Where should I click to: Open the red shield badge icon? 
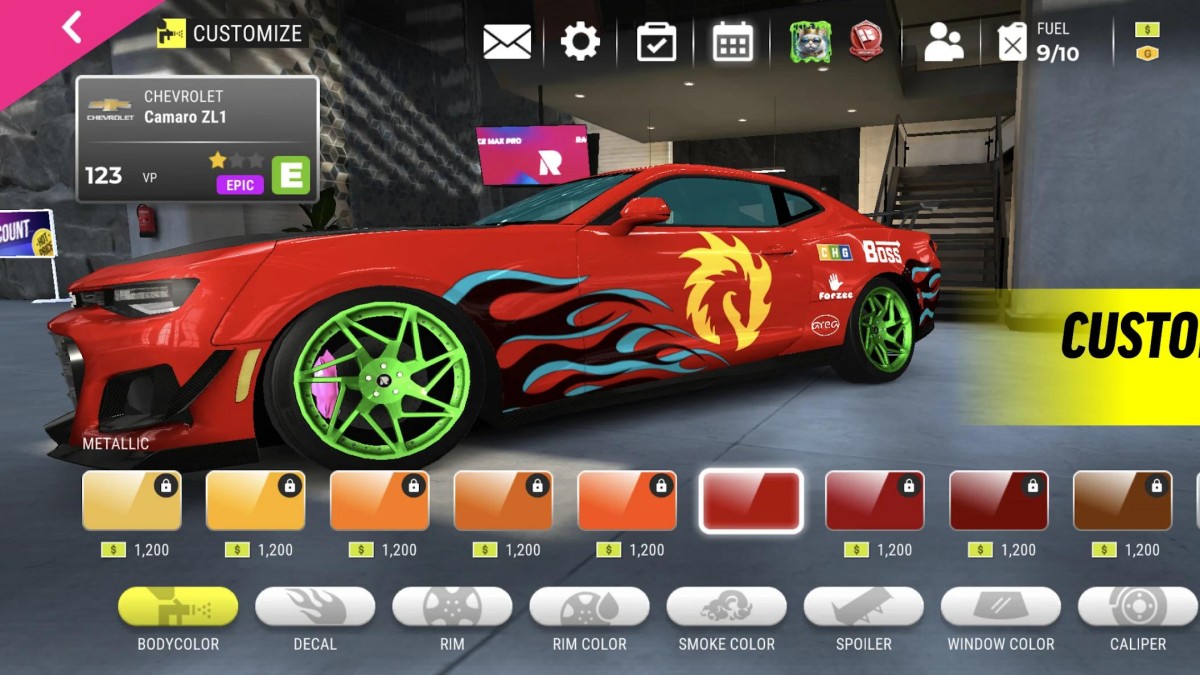pos(866,42)
